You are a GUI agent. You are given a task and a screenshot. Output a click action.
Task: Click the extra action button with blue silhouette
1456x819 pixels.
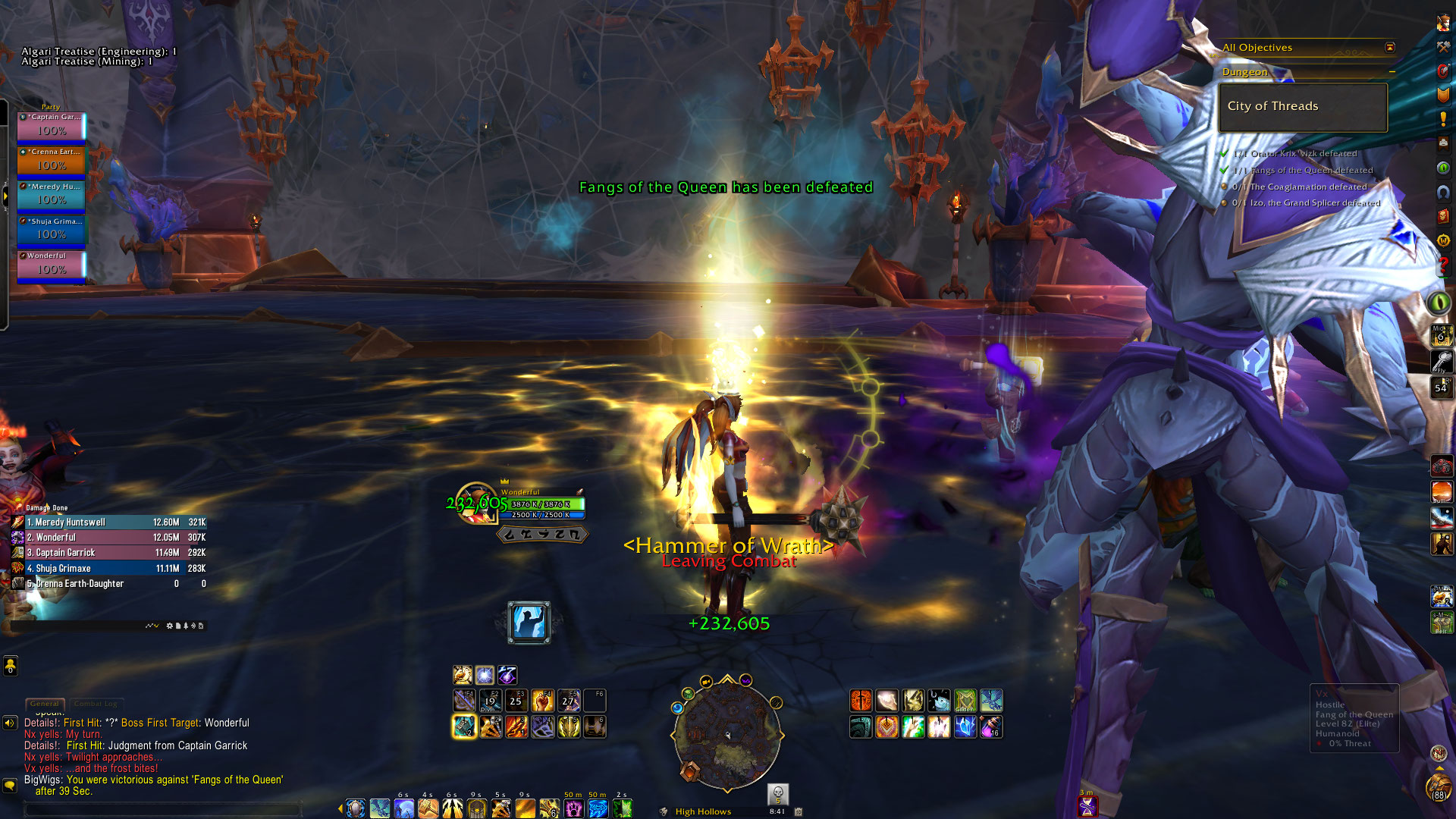(529, 623)
